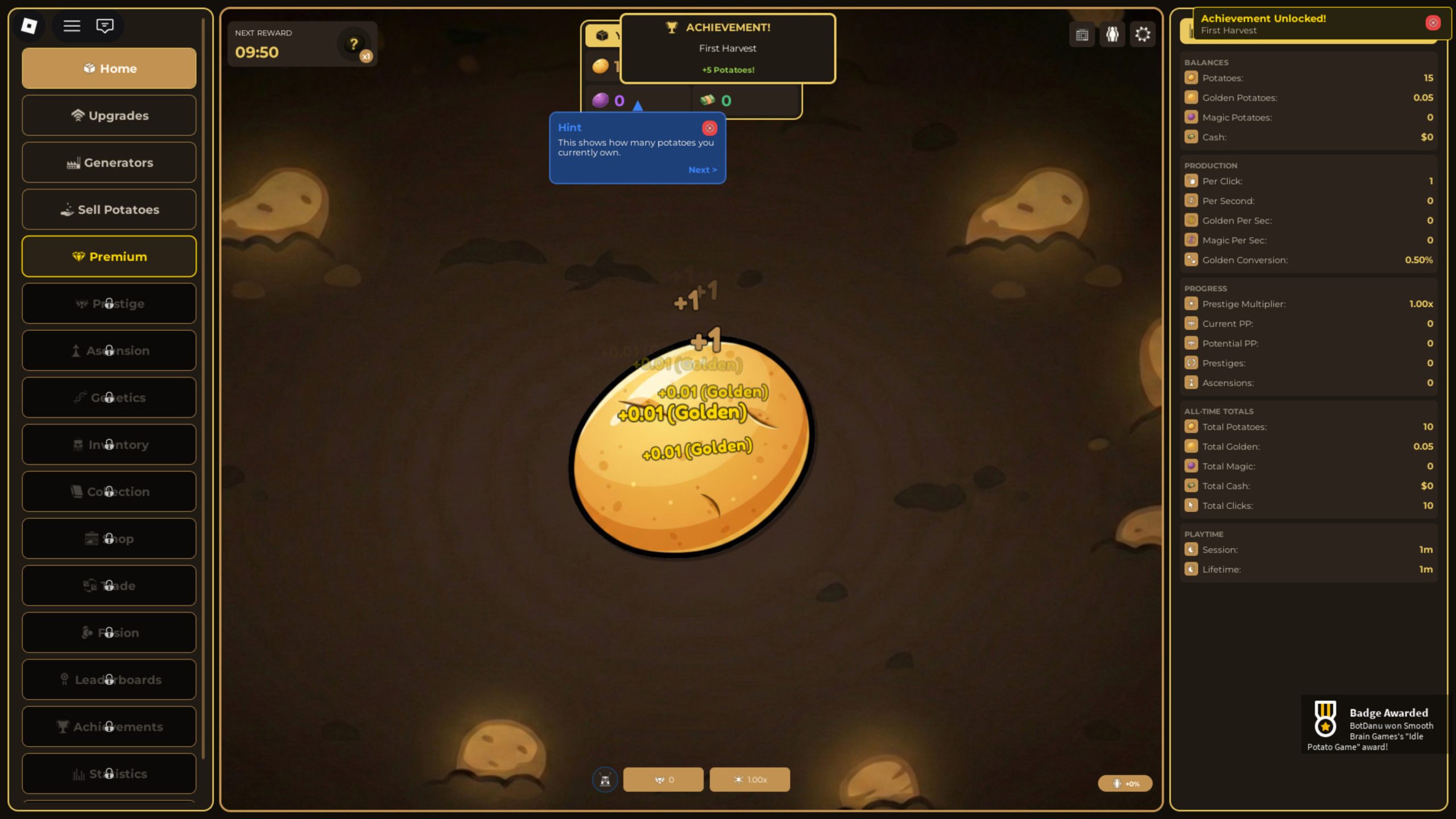Click the prestige points button showing 0
This screenshot has height=819, width=1456.
click(663, 780)
